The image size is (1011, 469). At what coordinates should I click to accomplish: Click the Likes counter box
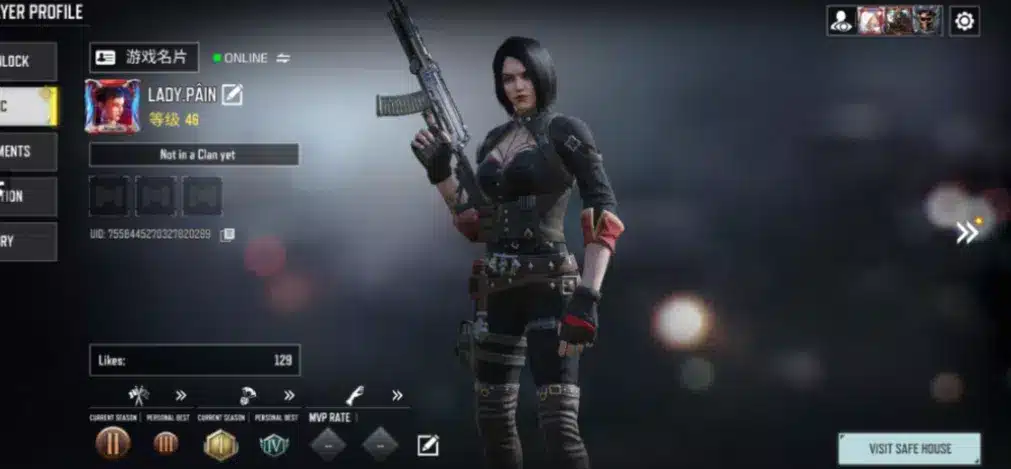[194, 360]
